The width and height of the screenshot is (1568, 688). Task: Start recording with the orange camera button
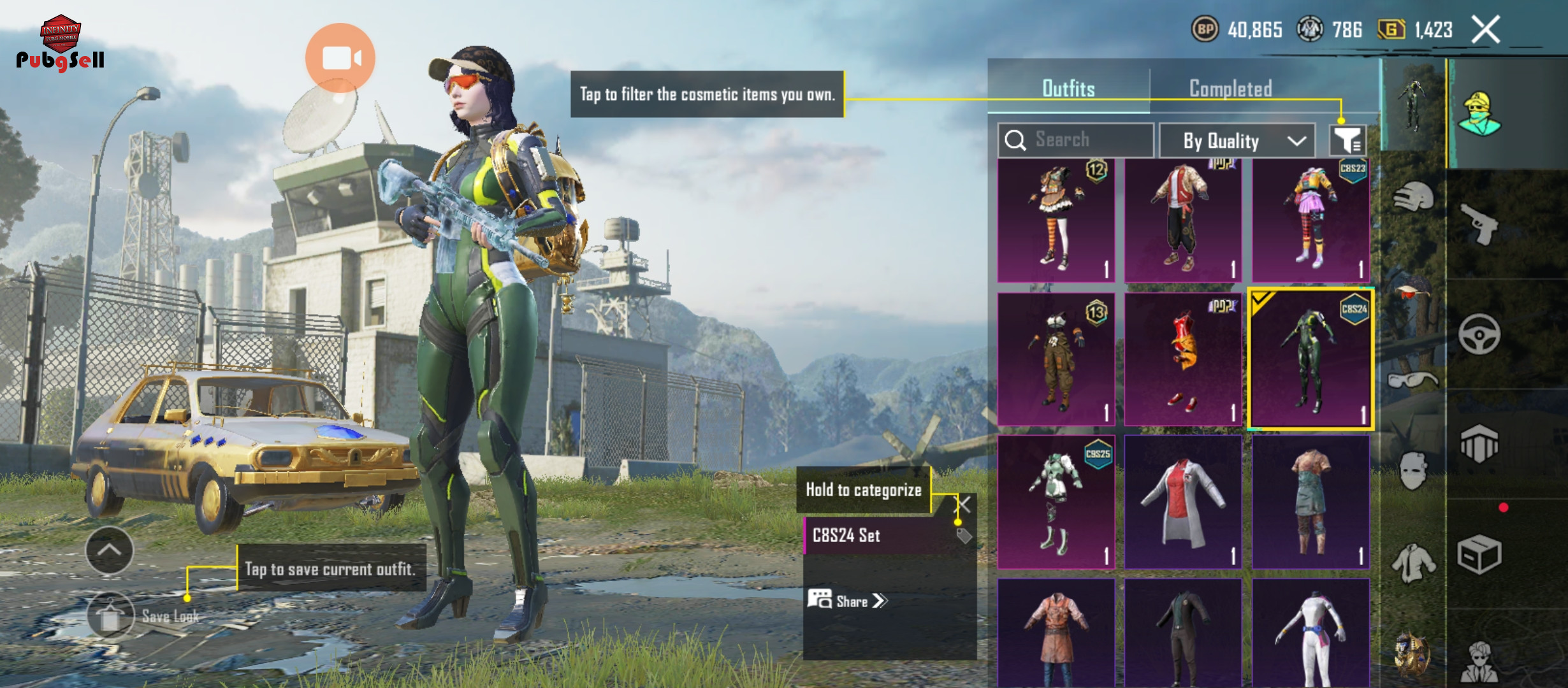[340, 58]
